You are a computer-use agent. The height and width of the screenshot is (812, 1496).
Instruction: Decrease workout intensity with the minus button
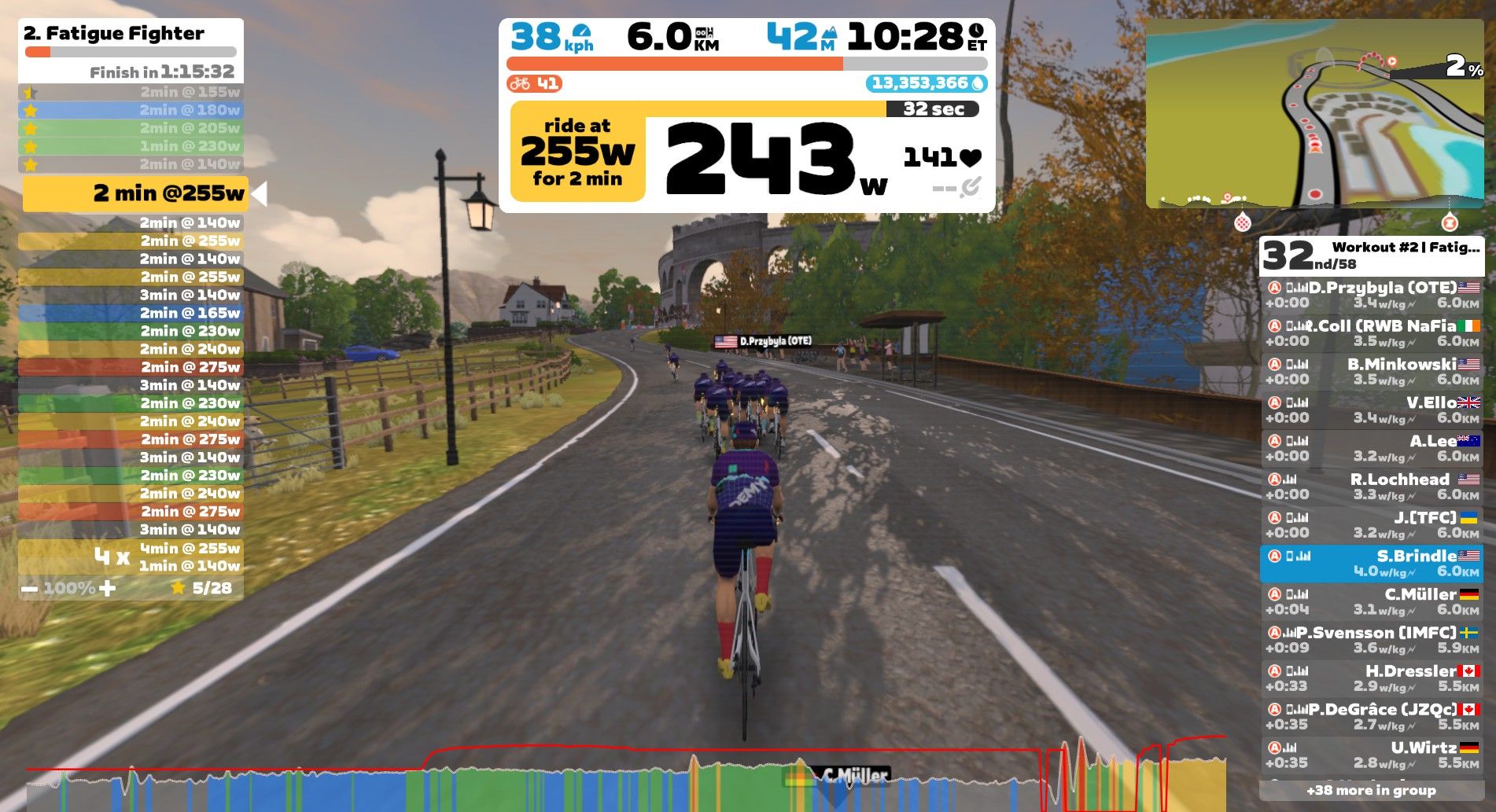31,586
